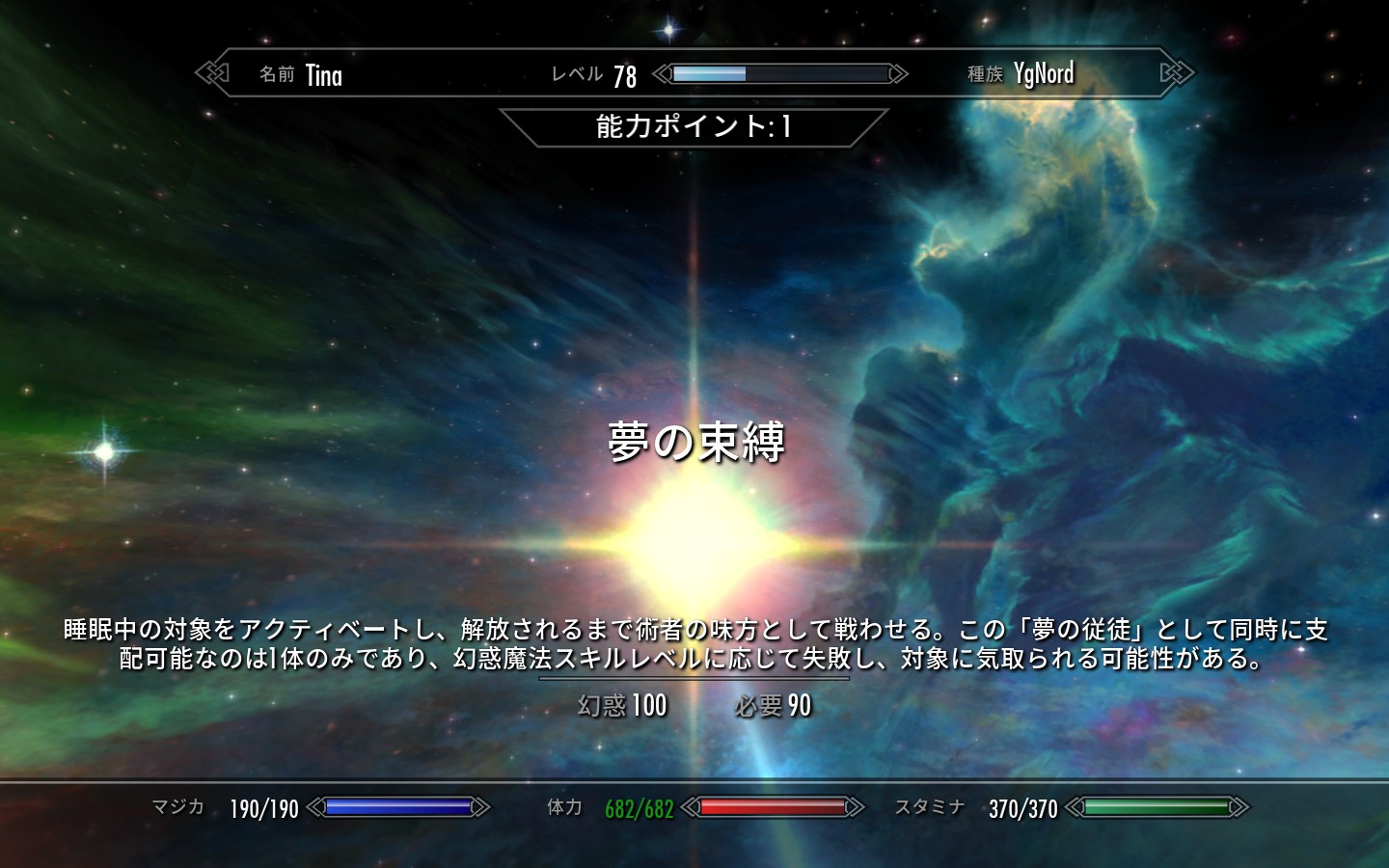Select the 能力ポイント:1 banner
The width and height of the screenshot is (1389, 868).
tap(696, 125)
